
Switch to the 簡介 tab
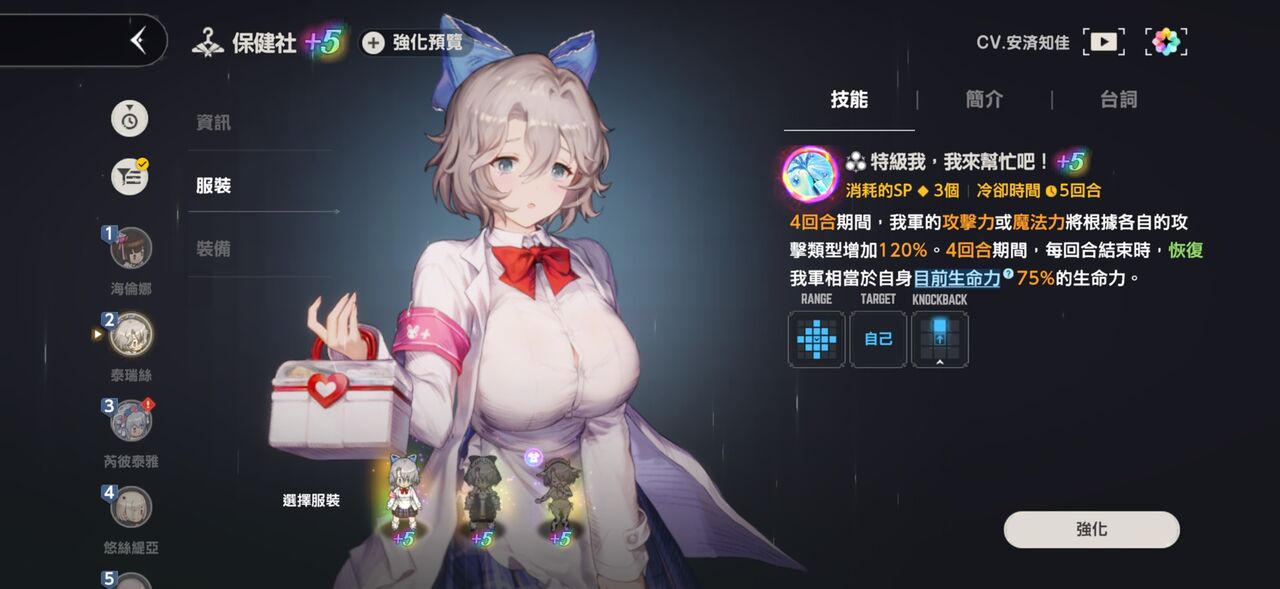pos(984,100)
